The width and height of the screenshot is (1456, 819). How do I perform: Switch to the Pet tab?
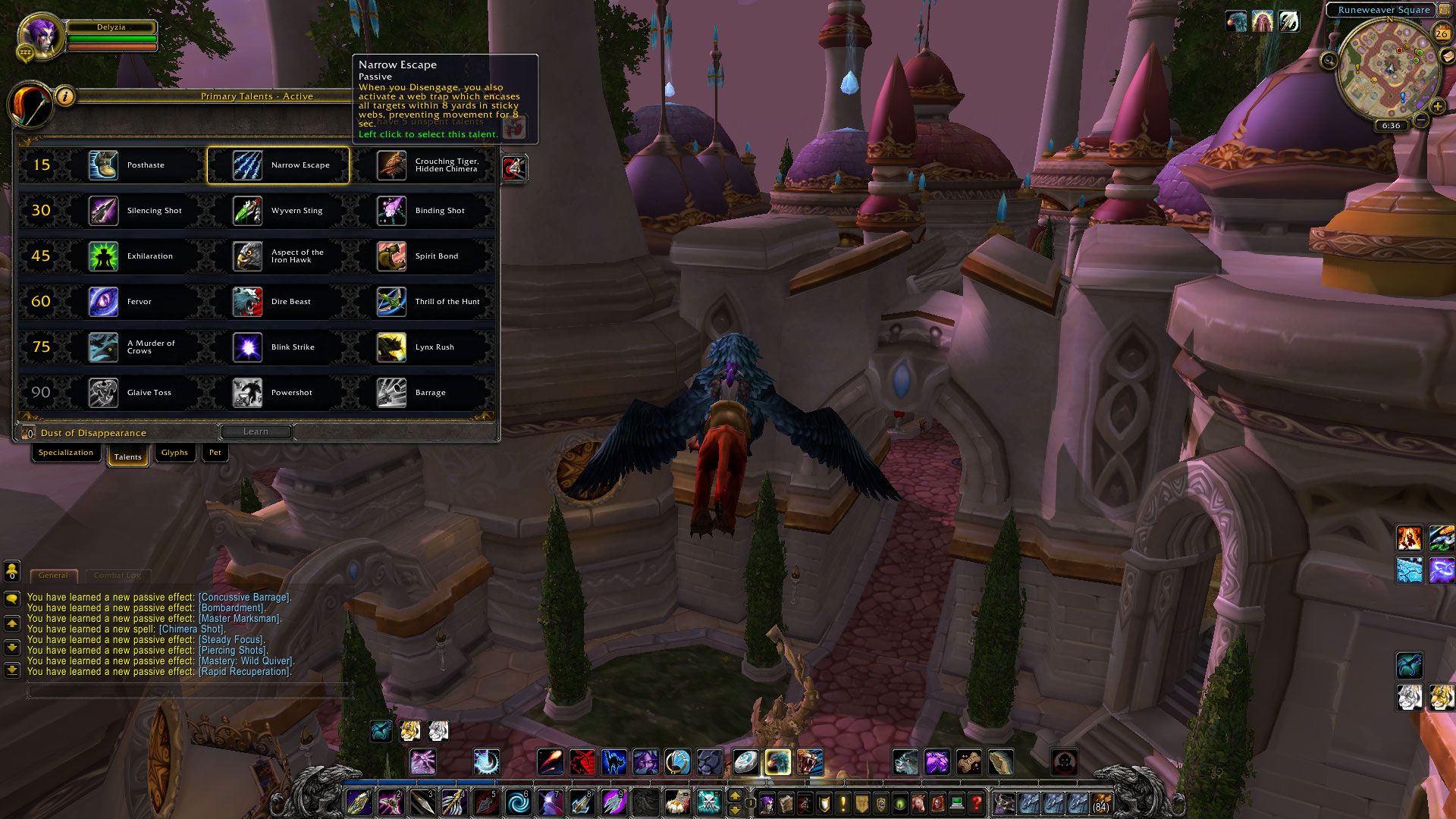(x=215, y=453)
